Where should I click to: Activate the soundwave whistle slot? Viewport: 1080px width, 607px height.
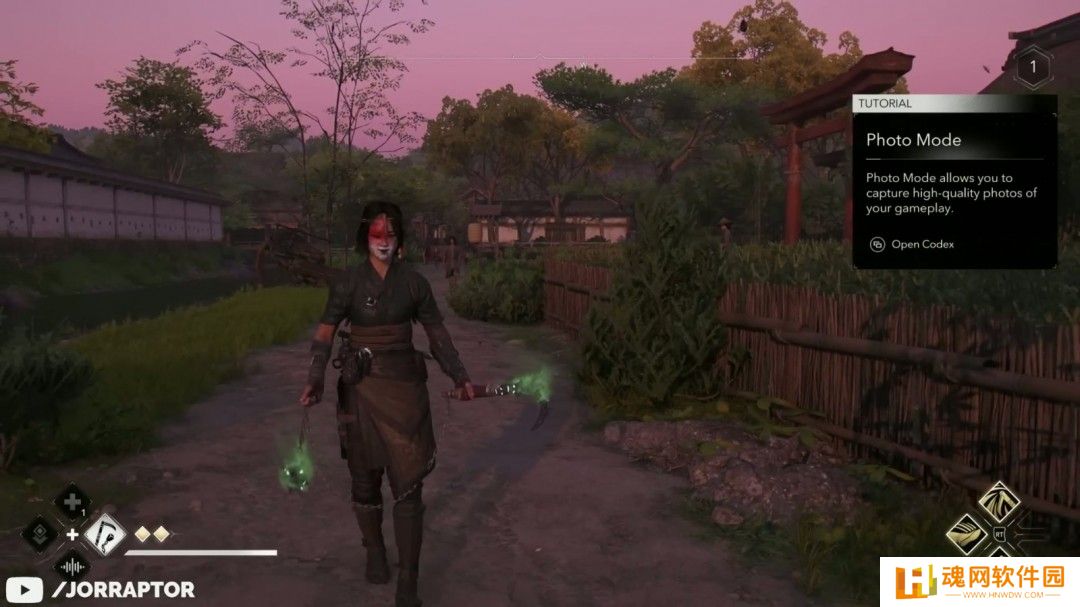coord(72,565)
